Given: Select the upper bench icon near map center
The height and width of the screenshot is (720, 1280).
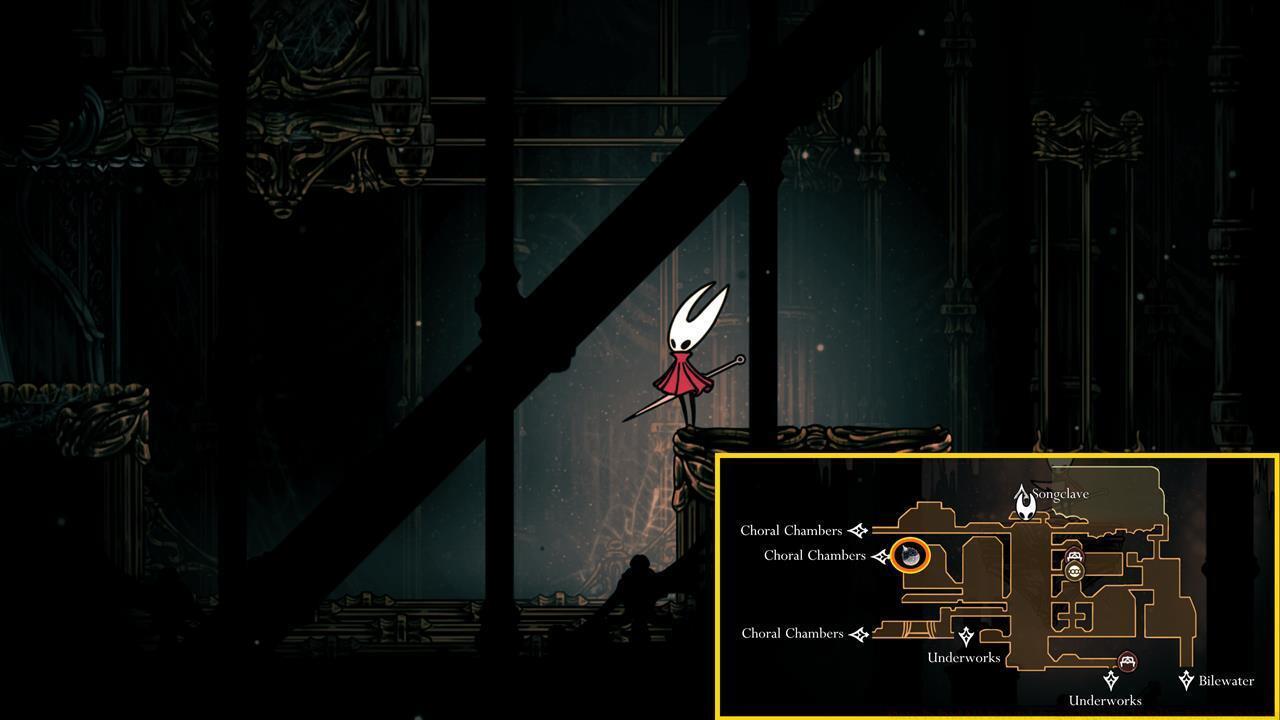Looking at the screenshot, I should pos(1074,555).
